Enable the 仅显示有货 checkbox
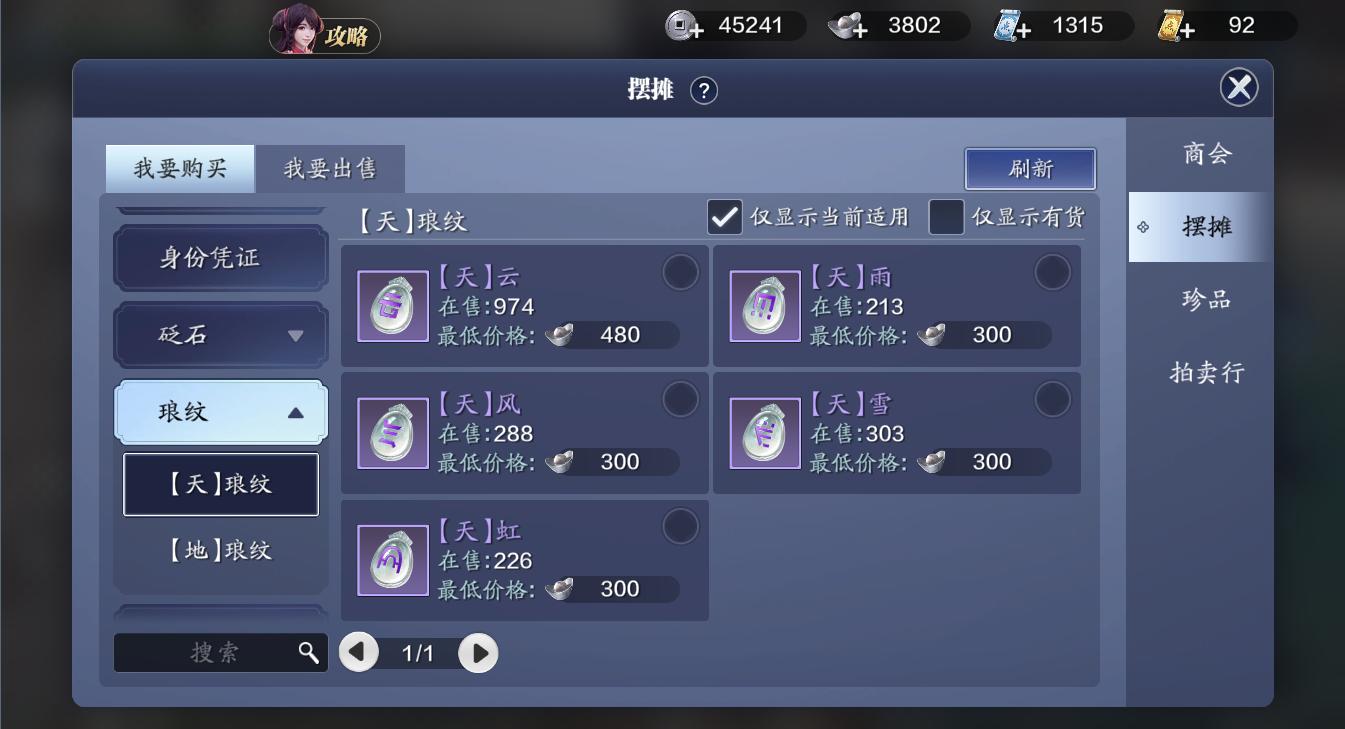Screen dimensions: 1345x729 click(946, 217)
